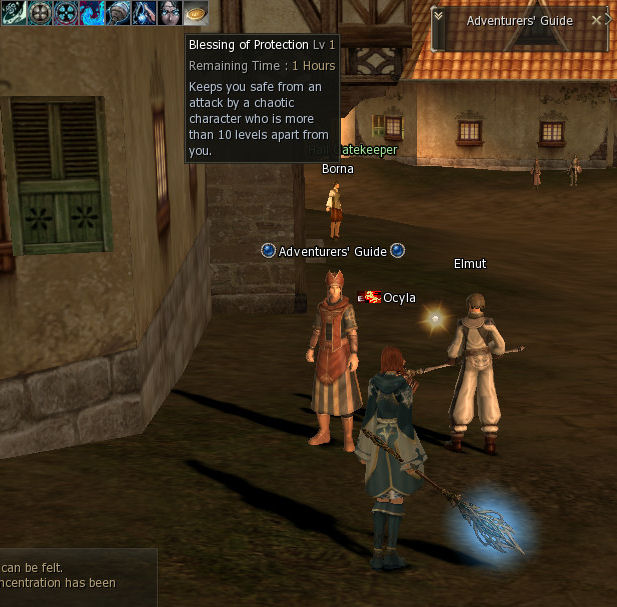Viewport: 617px width, 607px height.
Task: Click the face with glowing eyes buff
Action: pyautogui.click(x=169, y=13)
